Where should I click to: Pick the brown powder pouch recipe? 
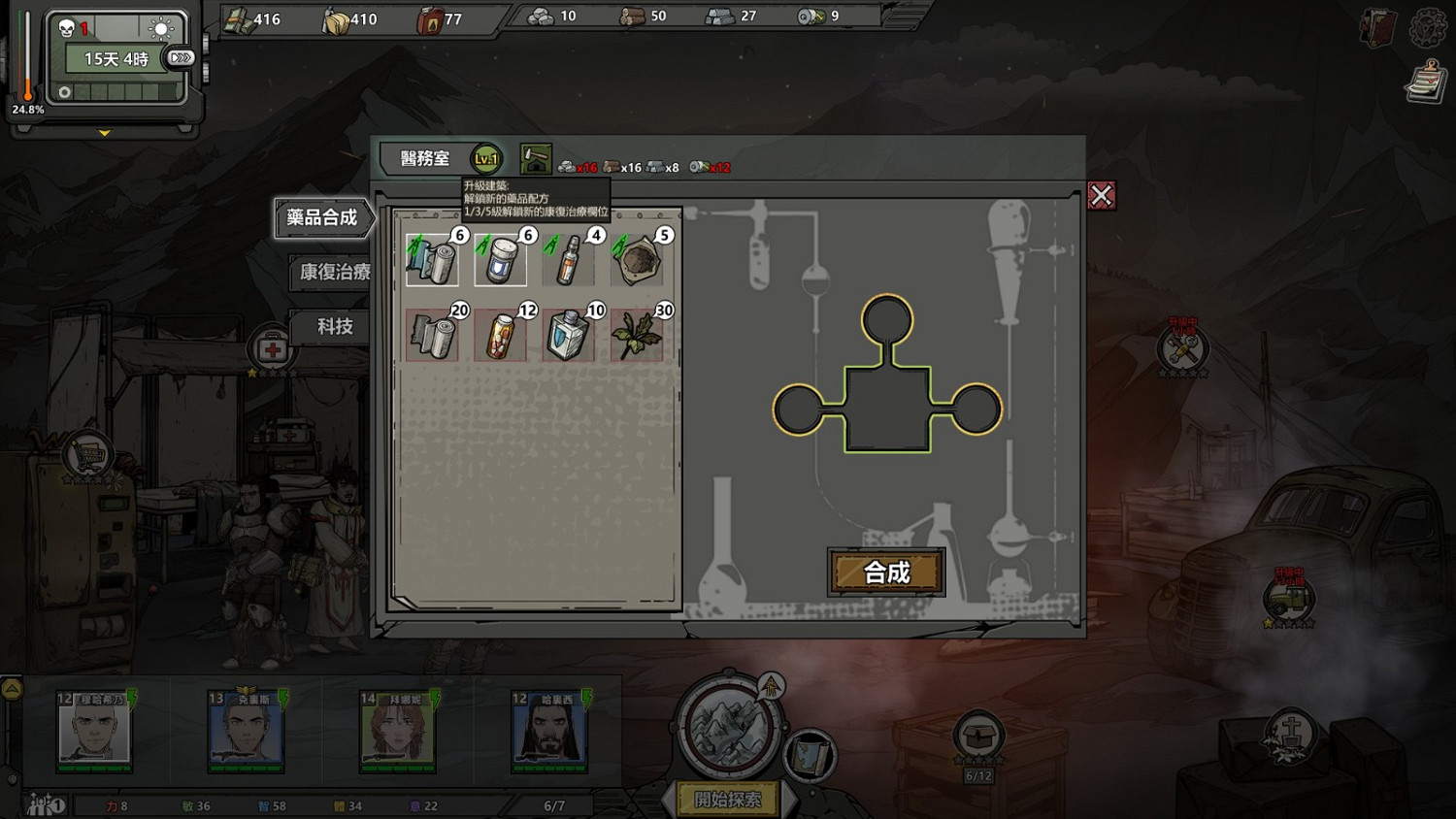pos(636,259)
